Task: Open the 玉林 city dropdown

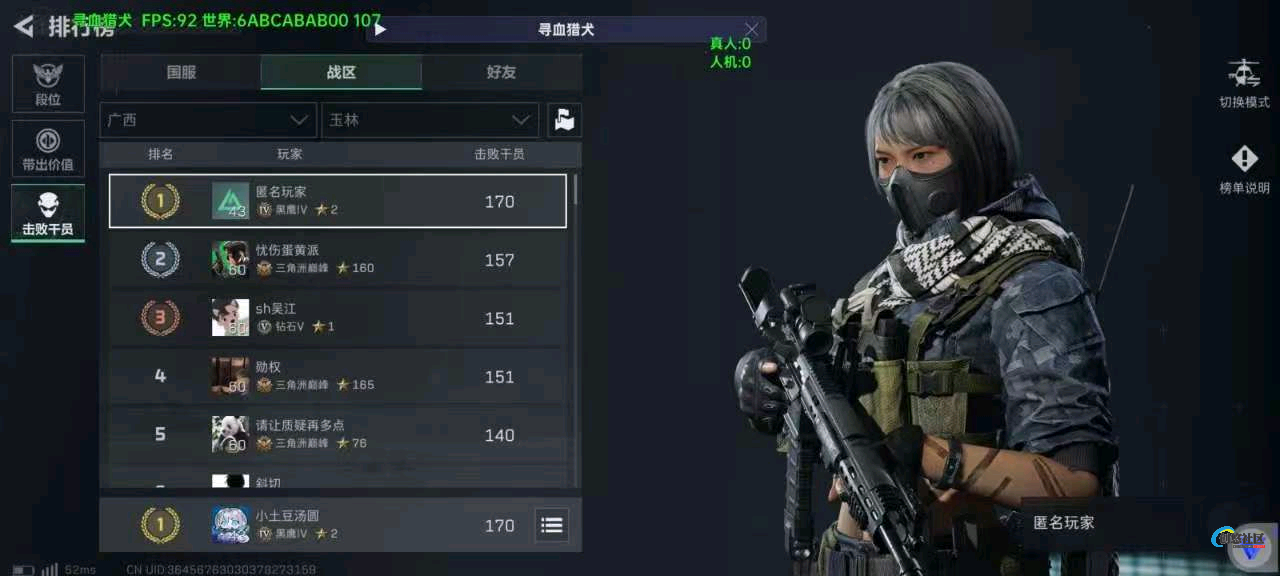Action: tap(430, 120)
